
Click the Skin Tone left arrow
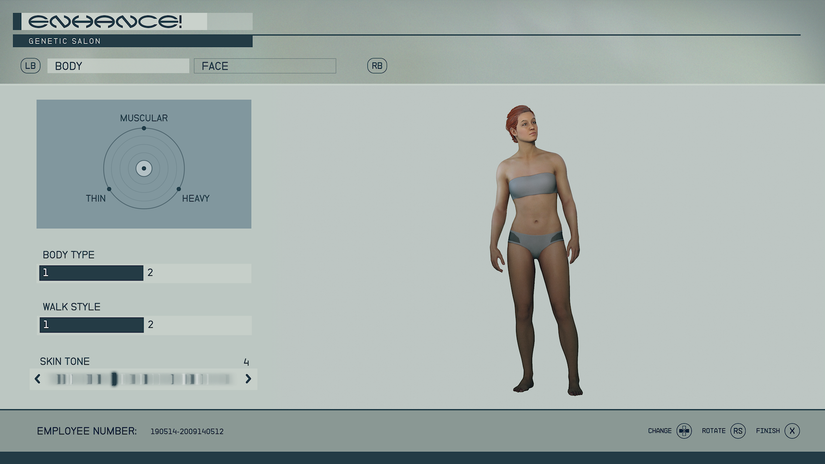(x=38, y=379)
